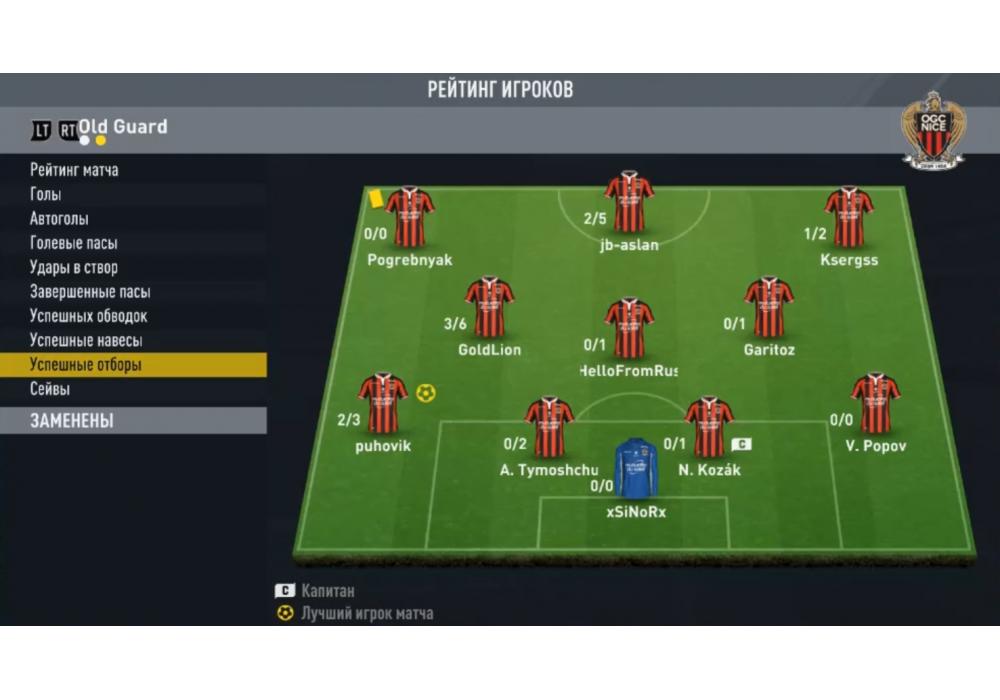Screen dimensions: 1000x700
Task: Select puhovik's jersey, the match's best player
Action: point(383,403)
